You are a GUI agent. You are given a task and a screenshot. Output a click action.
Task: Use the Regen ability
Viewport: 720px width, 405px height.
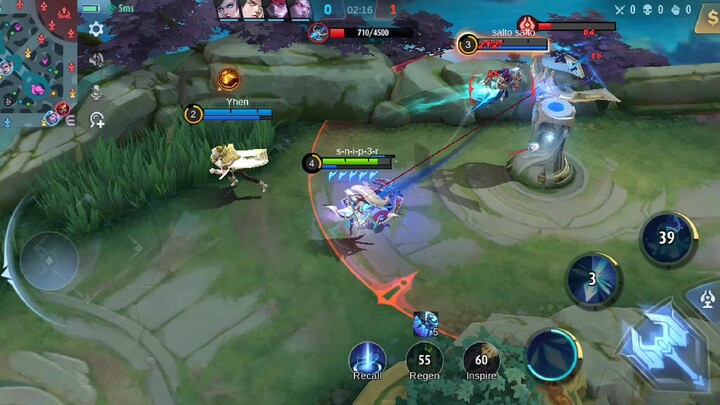tap(424, 357)
